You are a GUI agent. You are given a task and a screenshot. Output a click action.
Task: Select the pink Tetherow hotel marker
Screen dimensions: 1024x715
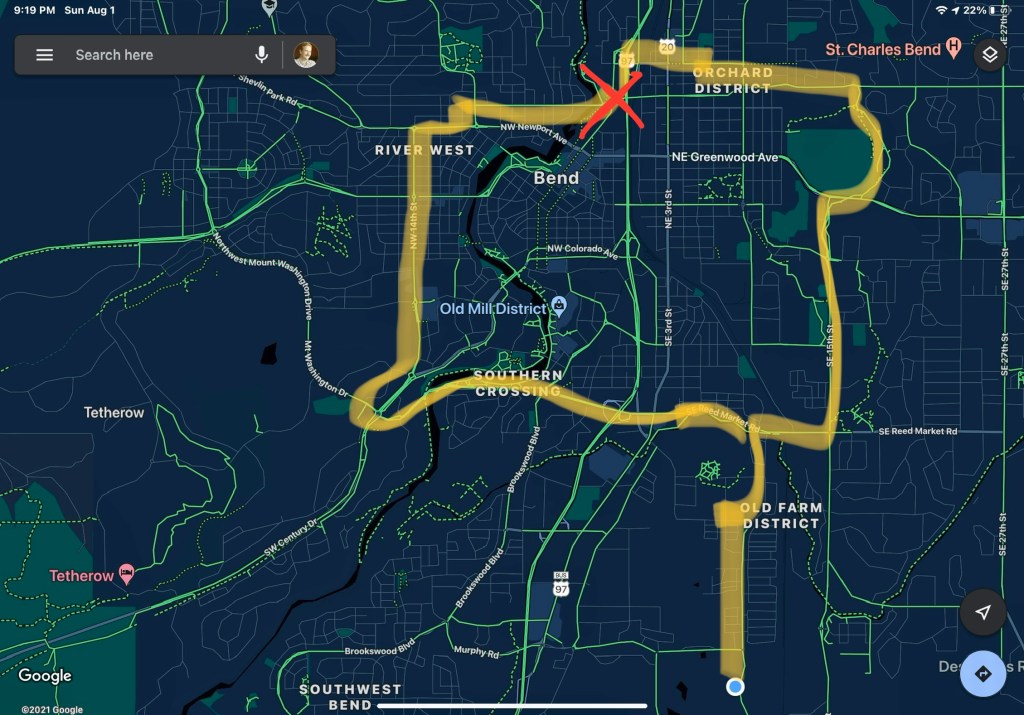pyautogui.click(x=127, y=574)
